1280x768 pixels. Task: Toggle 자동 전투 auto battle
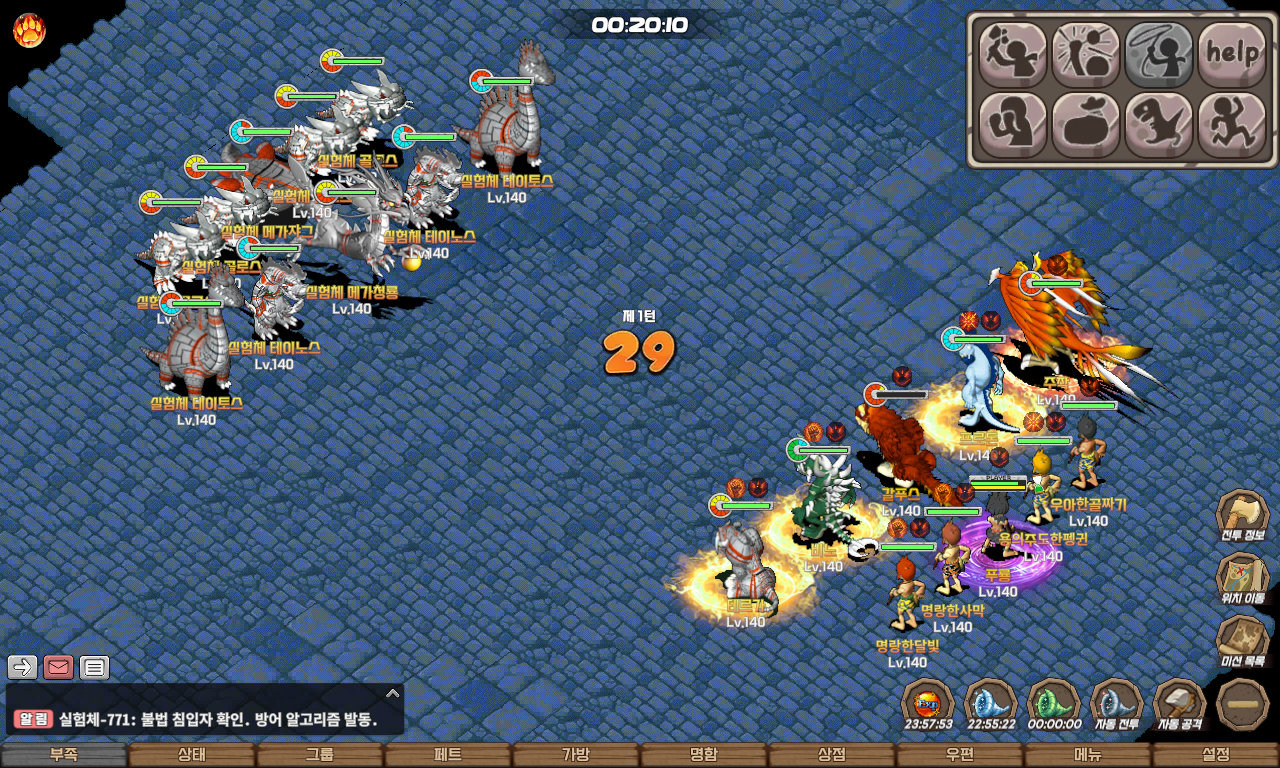tap(1116, 704)
